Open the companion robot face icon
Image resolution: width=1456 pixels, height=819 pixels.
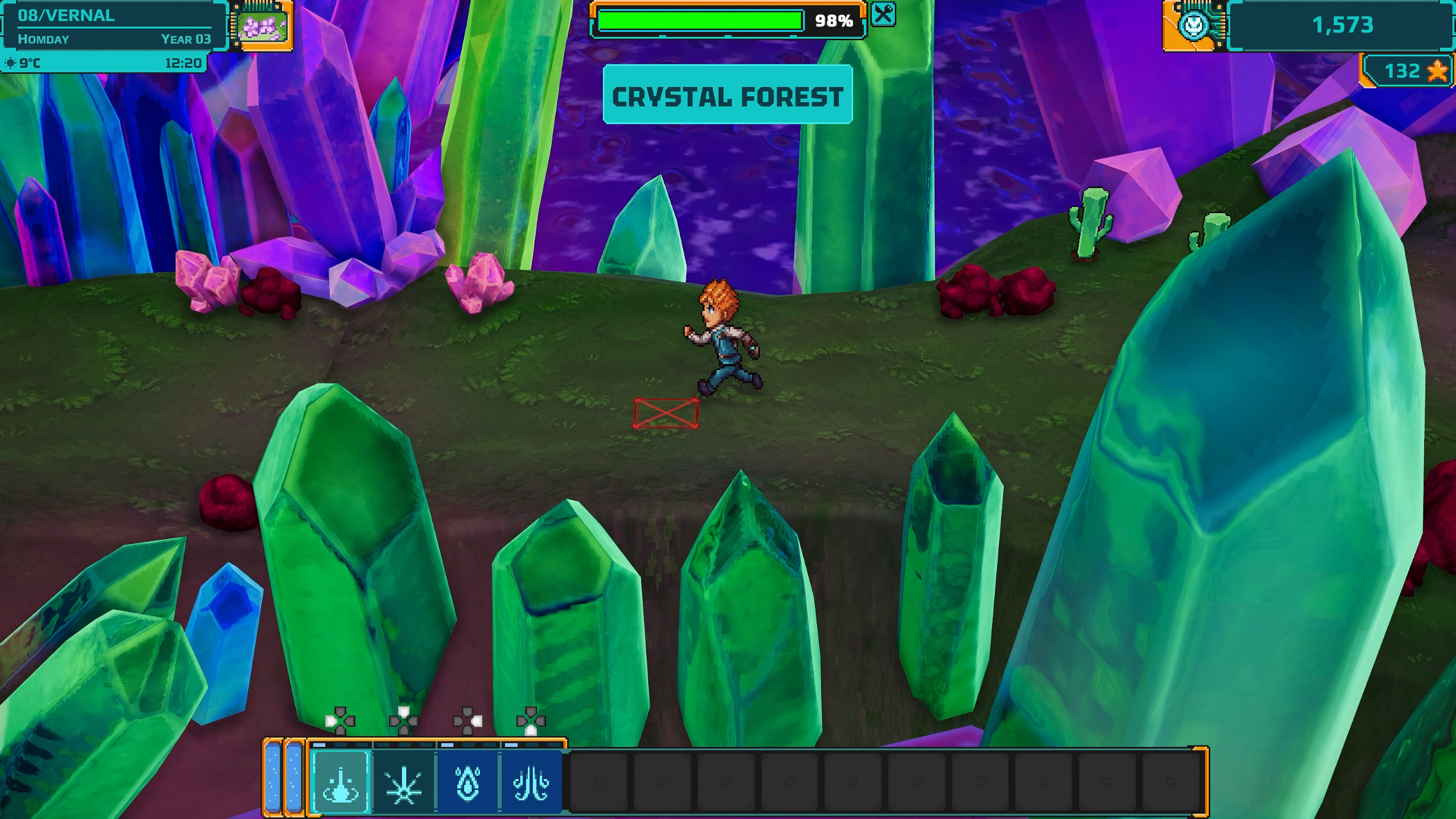coord(1194,25)
